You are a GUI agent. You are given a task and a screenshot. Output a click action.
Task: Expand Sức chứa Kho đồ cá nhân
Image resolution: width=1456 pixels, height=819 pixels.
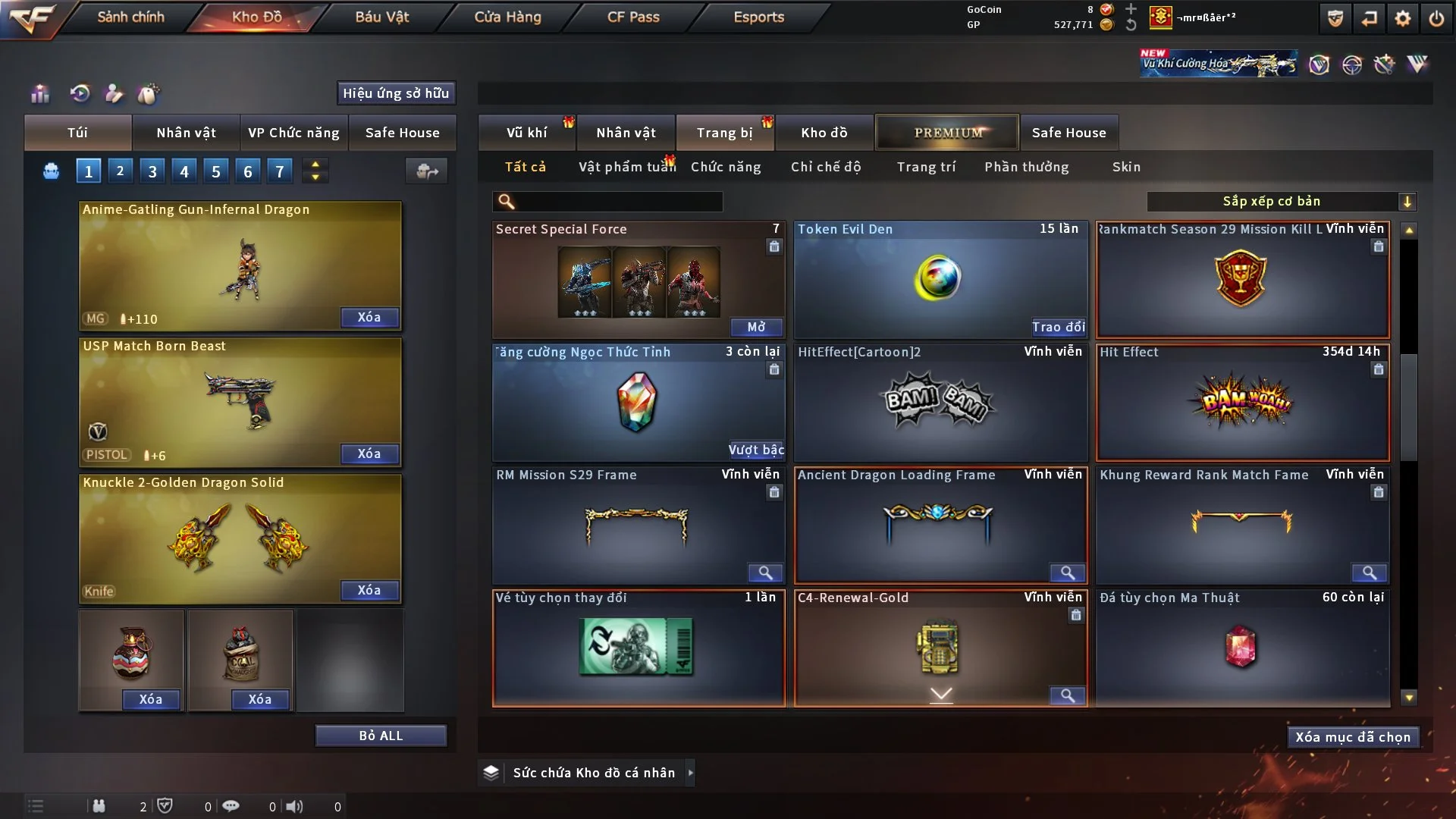pyautogui.click(x=690, y=773)
